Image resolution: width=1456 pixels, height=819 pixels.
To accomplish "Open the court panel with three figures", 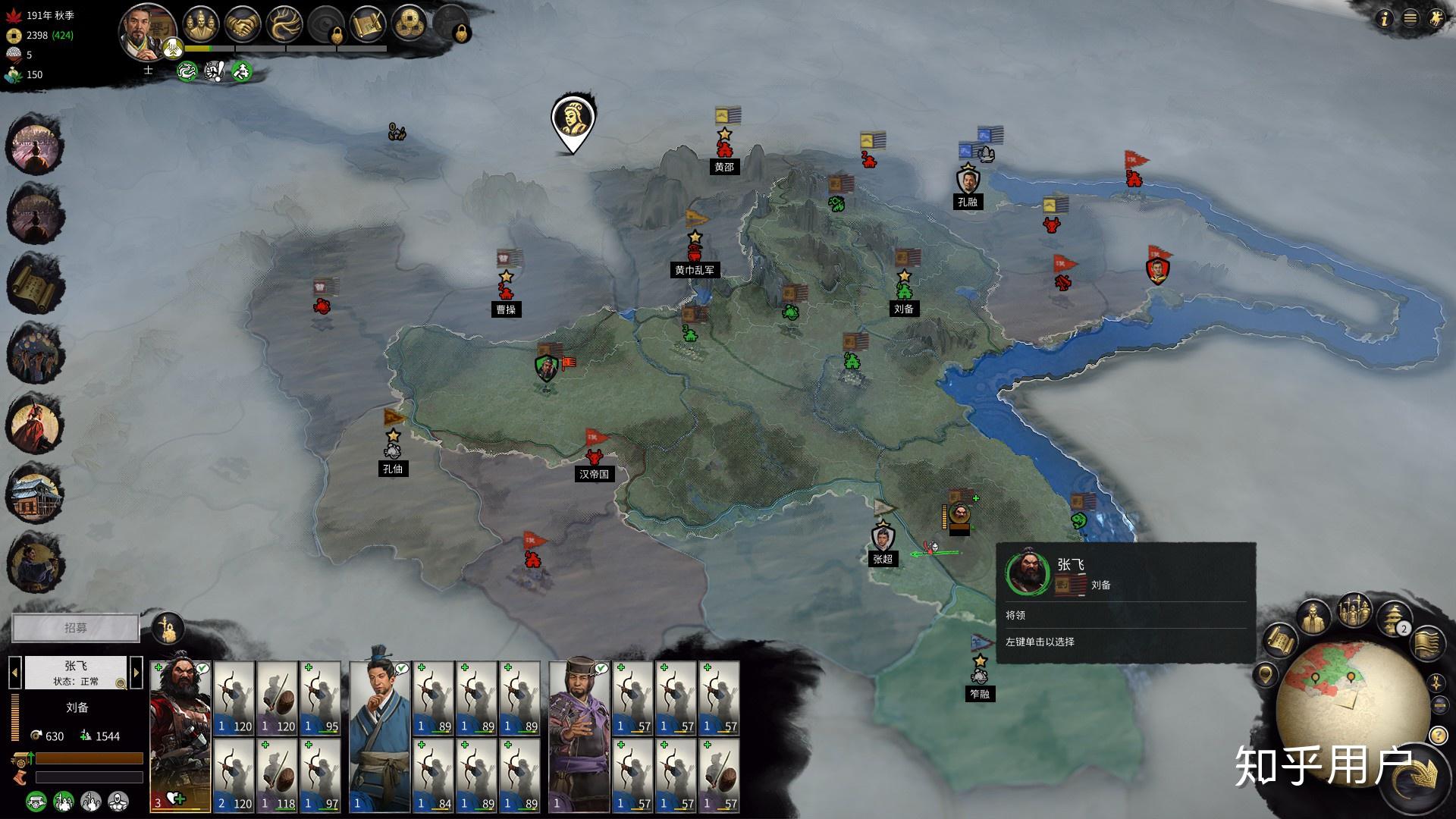I will click(x=201, y=26).
